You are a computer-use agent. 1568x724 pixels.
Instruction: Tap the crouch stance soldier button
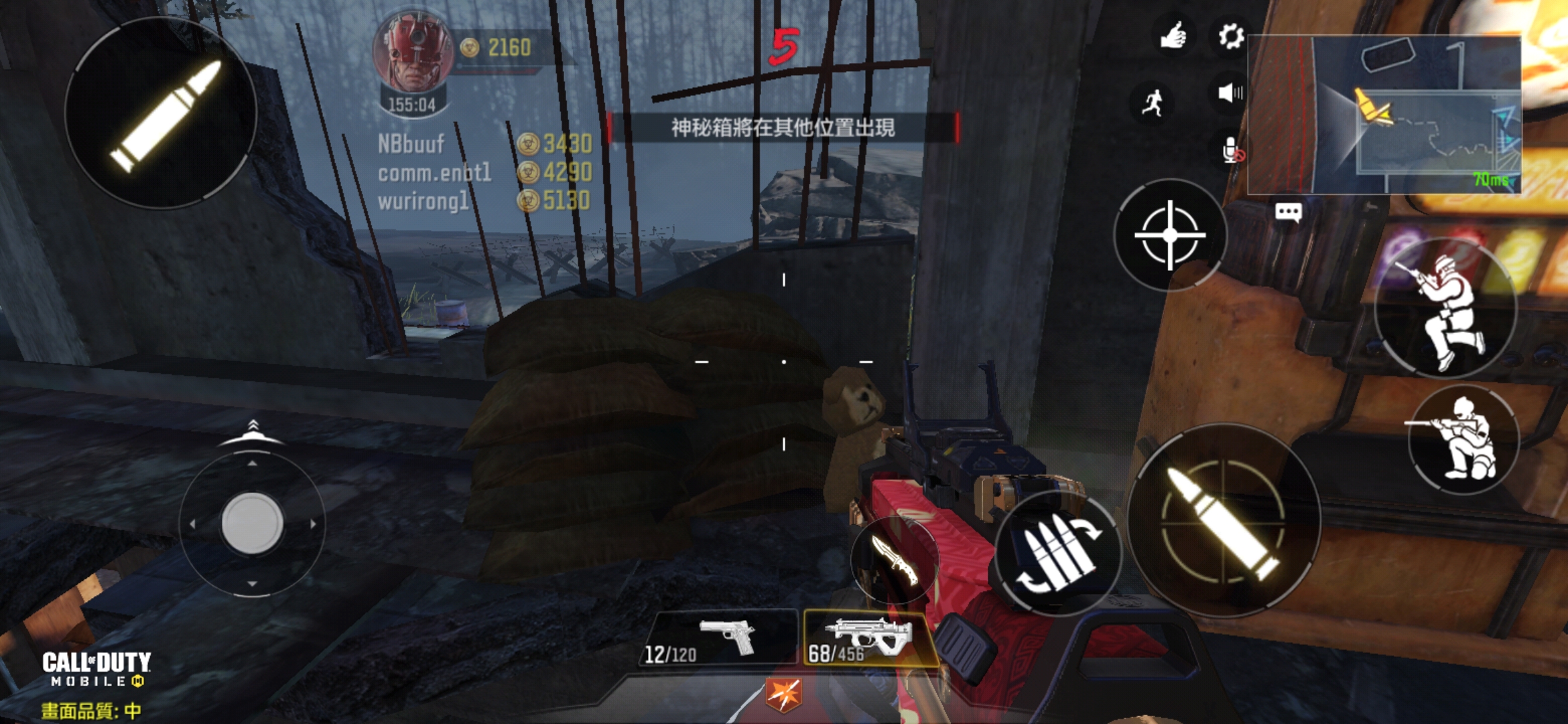[1446, 310]
